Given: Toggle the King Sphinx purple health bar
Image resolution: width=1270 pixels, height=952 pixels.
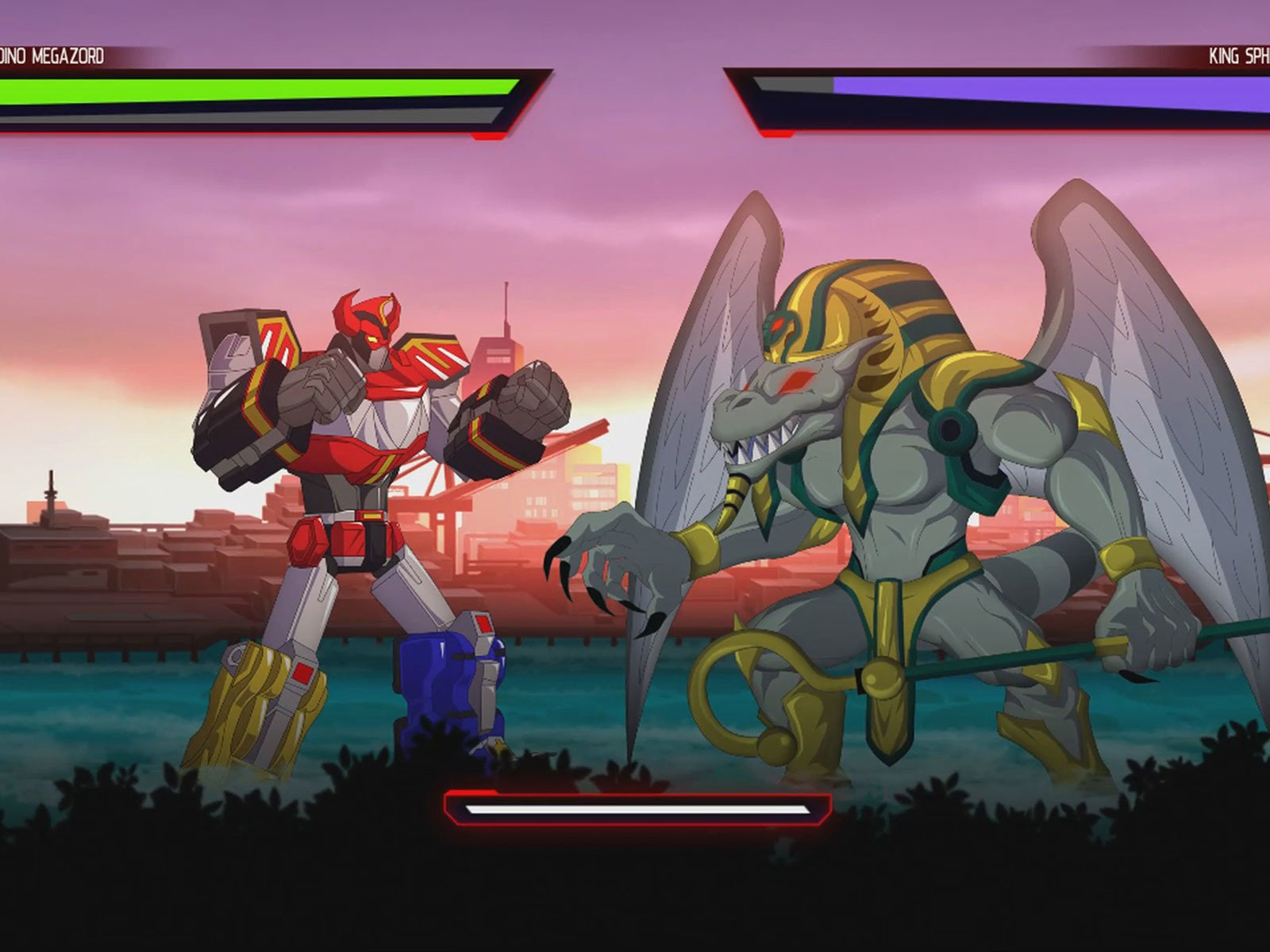Looking at the screenshot, I should tap(1032, 83).
